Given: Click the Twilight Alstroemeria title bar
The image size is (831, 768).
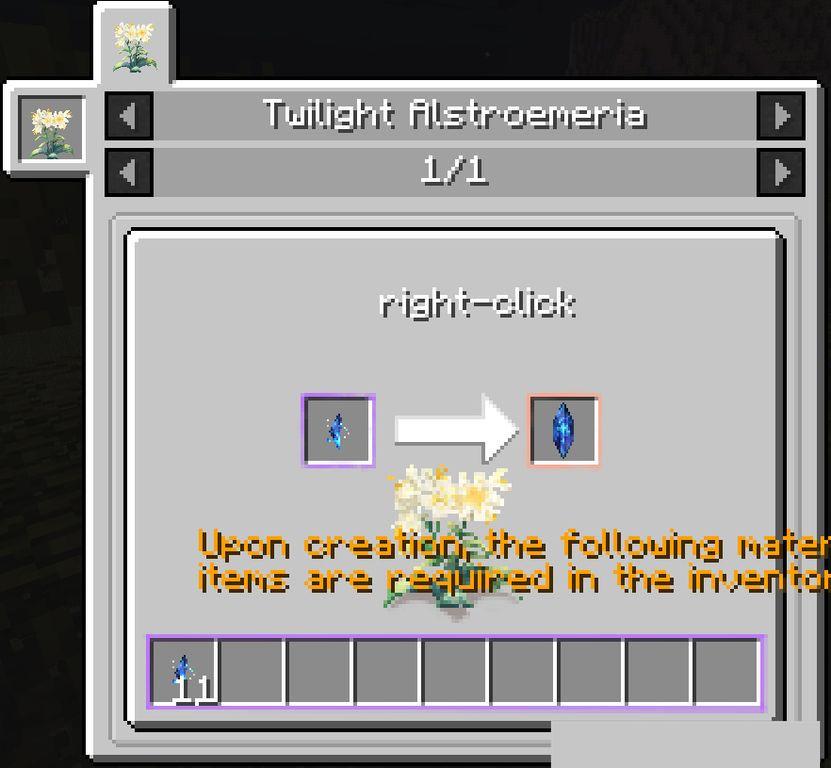Looking at the screenshot, I should pos(454,115).
